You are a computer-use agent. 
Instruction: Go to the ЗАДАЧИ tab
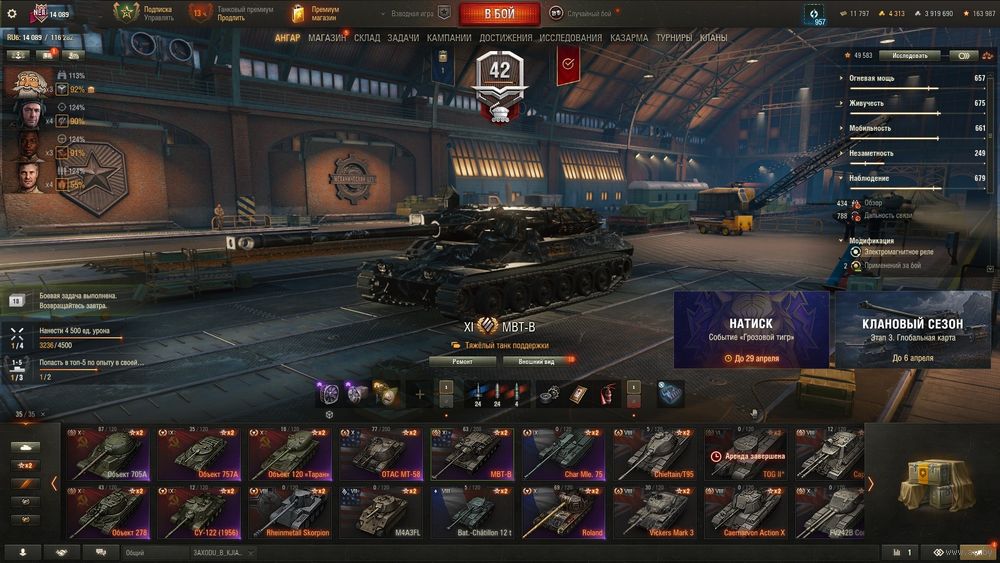click(403, 38)
